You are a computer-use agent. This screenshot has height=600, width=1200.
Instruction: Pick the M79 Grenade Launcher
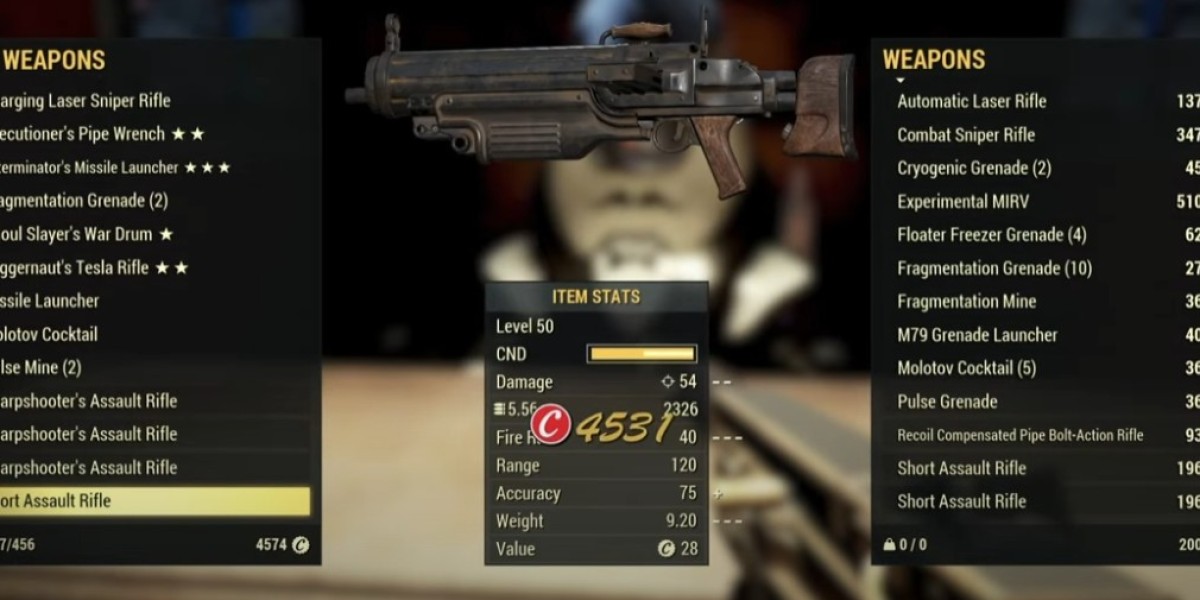point(977,335)
